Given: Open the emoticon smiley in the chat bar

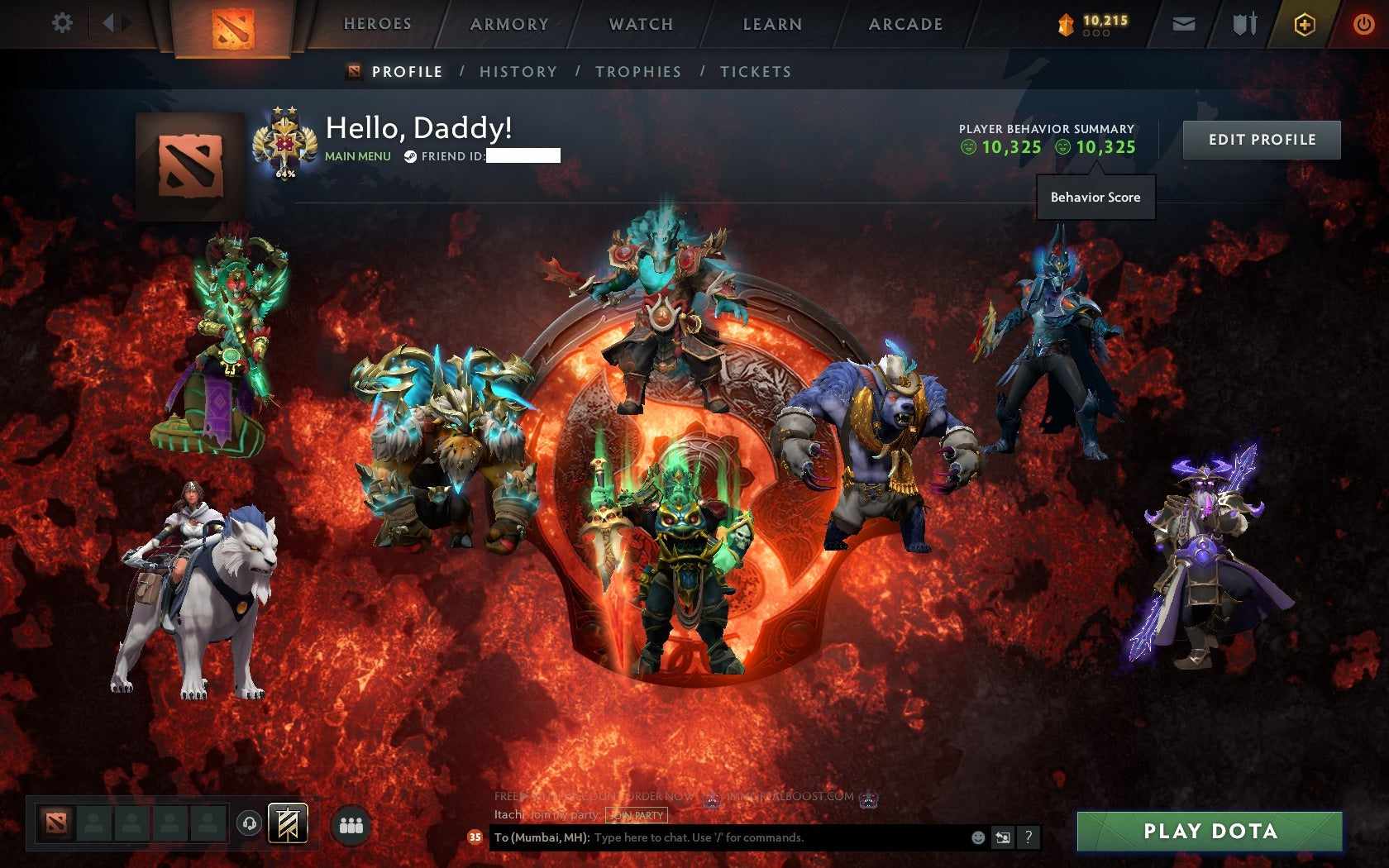Looking at the screenshot, I should (979, 837).
